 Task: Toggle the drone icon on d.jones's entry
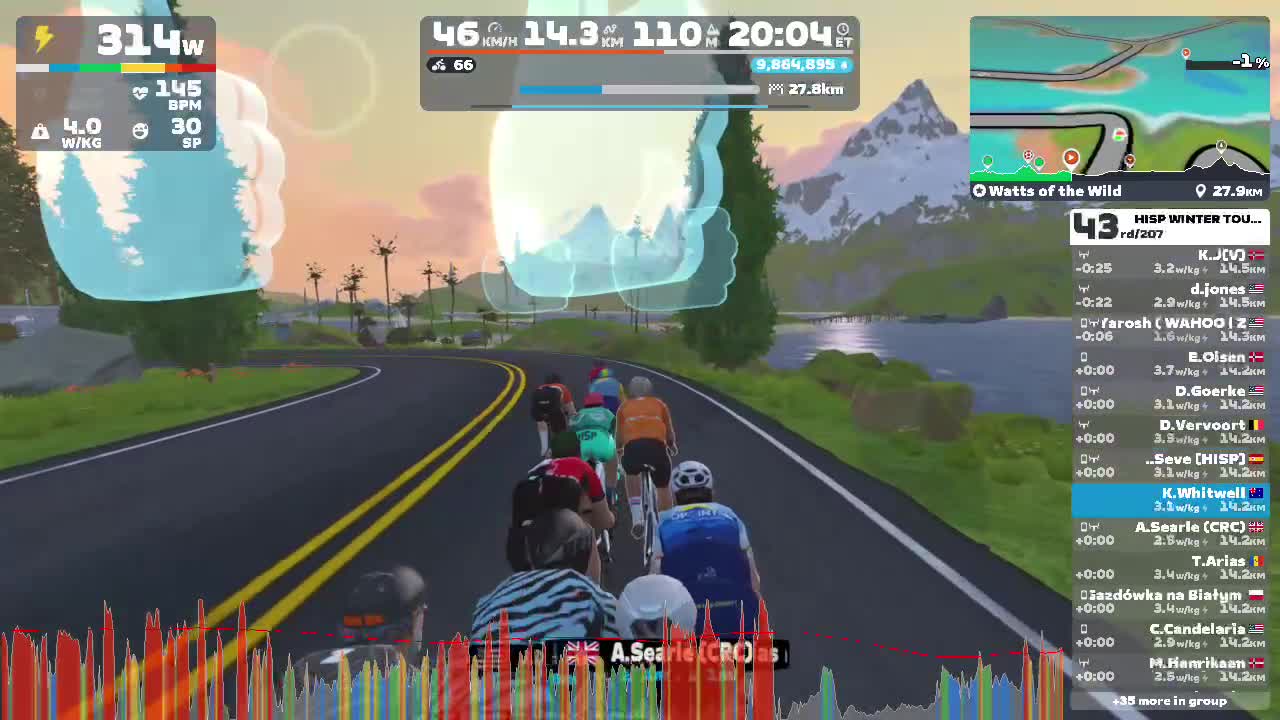pyautogui.click(x=1082, y=287)
